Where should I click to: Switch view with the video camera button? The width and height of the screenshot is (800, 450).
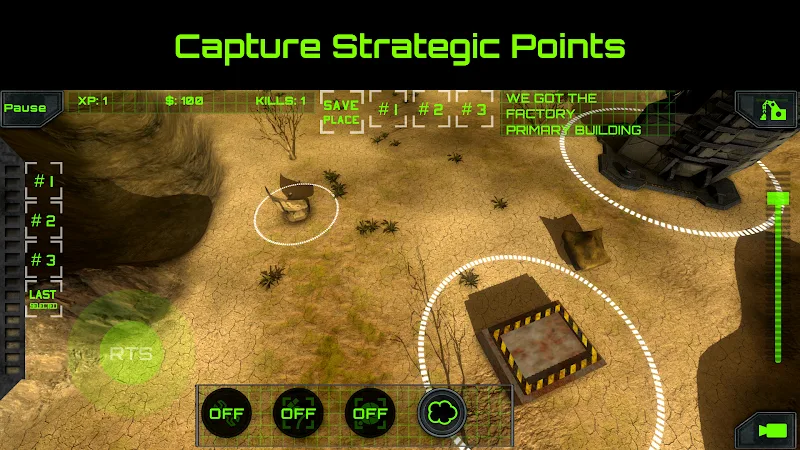coord(771,430)
